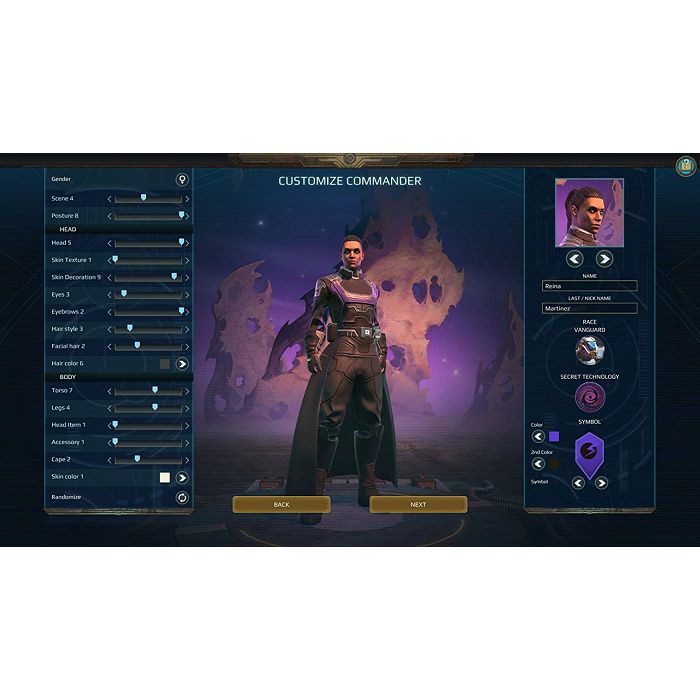Change the primary purple color swatch
Viewport: 700px width, 700px height.
click(x=554, y=436)
